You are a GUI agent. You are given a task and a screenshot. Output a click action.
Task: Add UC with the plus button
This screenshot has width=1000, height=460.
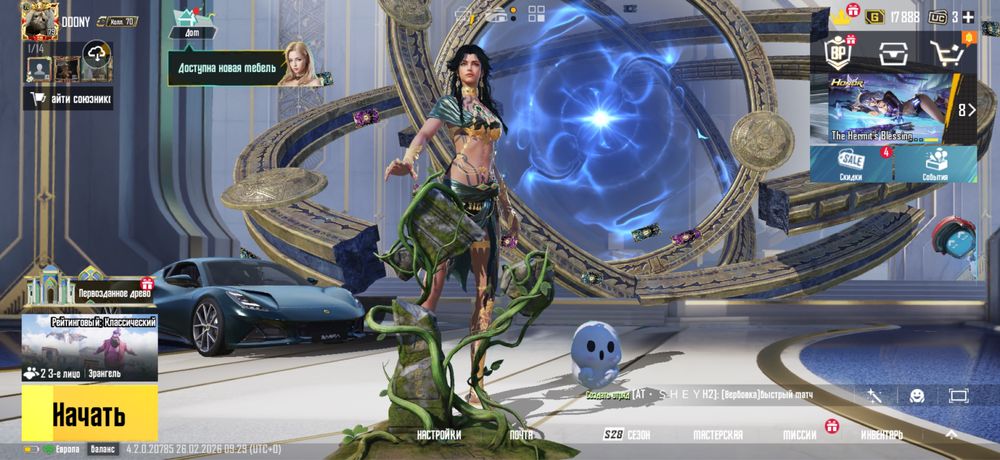tap(967, 17)
